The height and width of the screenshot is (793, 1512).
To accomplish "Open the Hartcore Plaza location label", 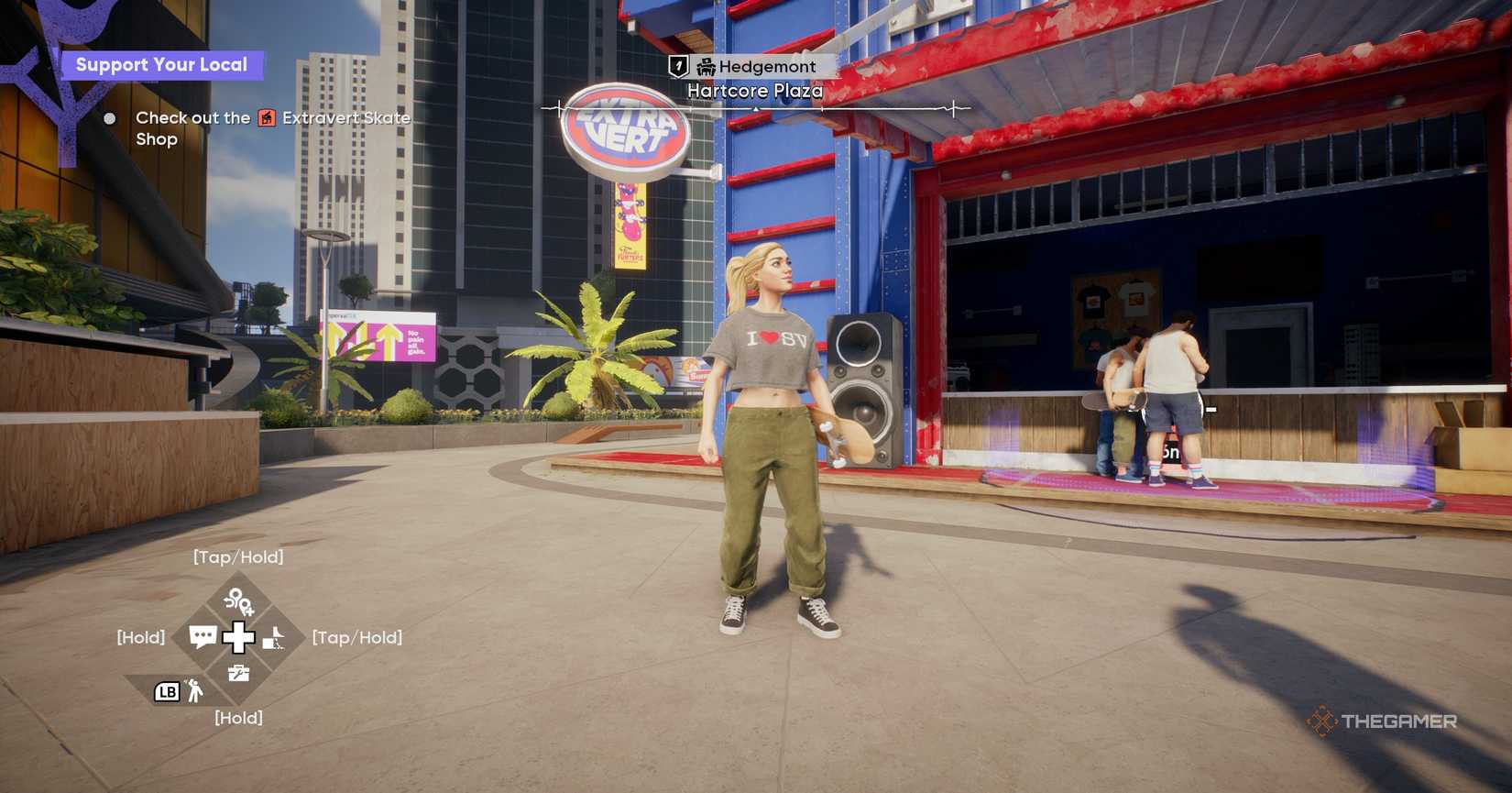I will pos(754,91).
